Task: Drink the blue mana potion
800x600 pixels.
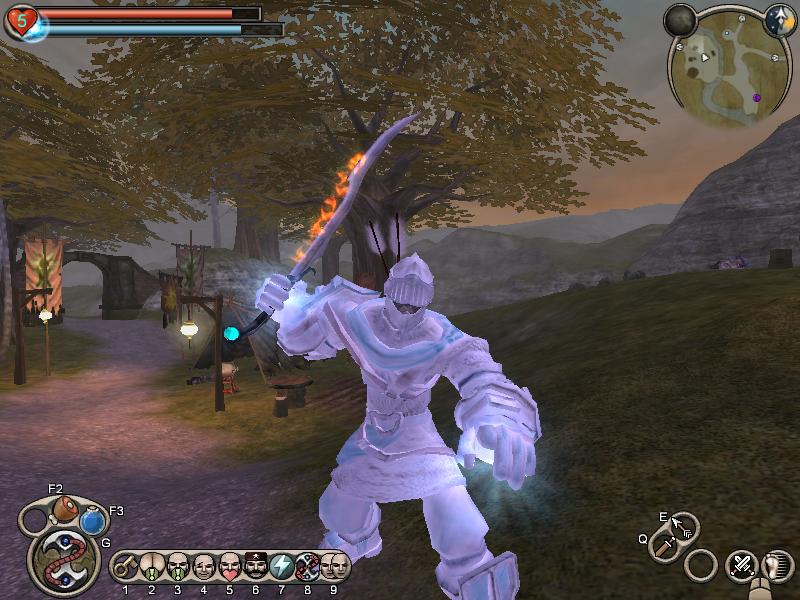Action: tap(93, 521)
